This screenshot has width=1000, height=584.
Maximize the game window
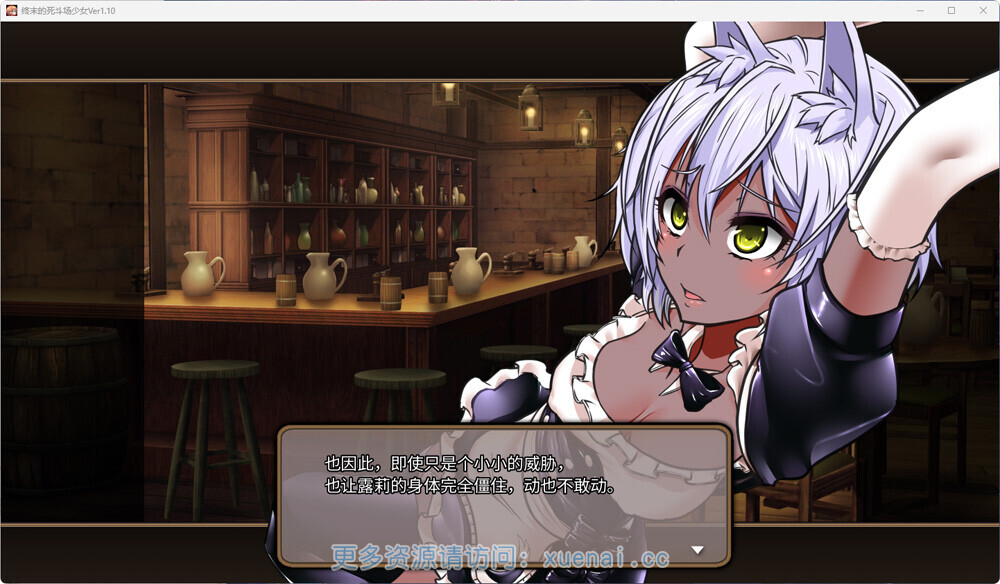[951, 10]
